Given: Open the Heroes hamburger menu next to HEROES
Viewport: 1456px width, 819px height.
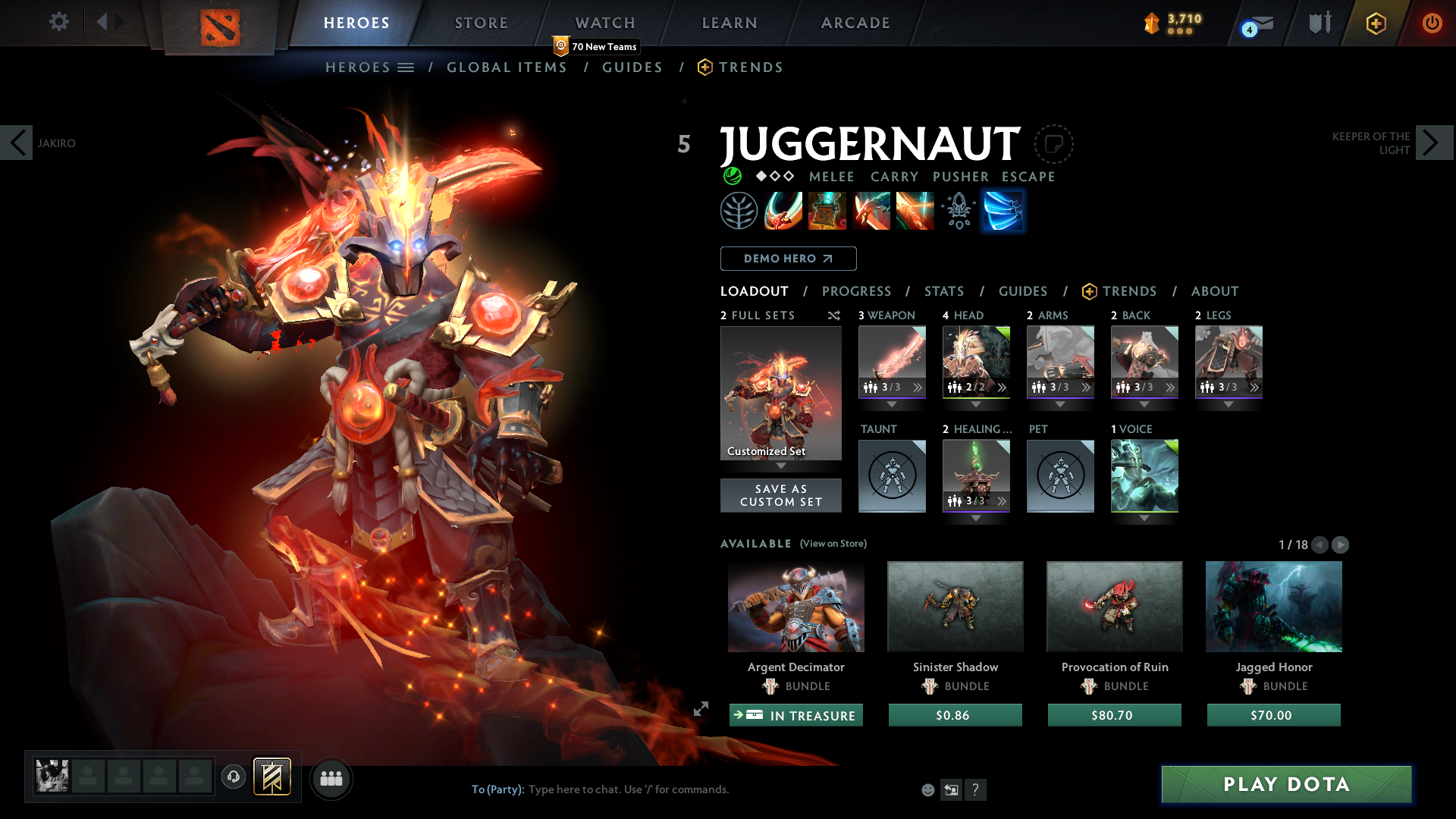Looking at the screenshot, I should (406, 67).
